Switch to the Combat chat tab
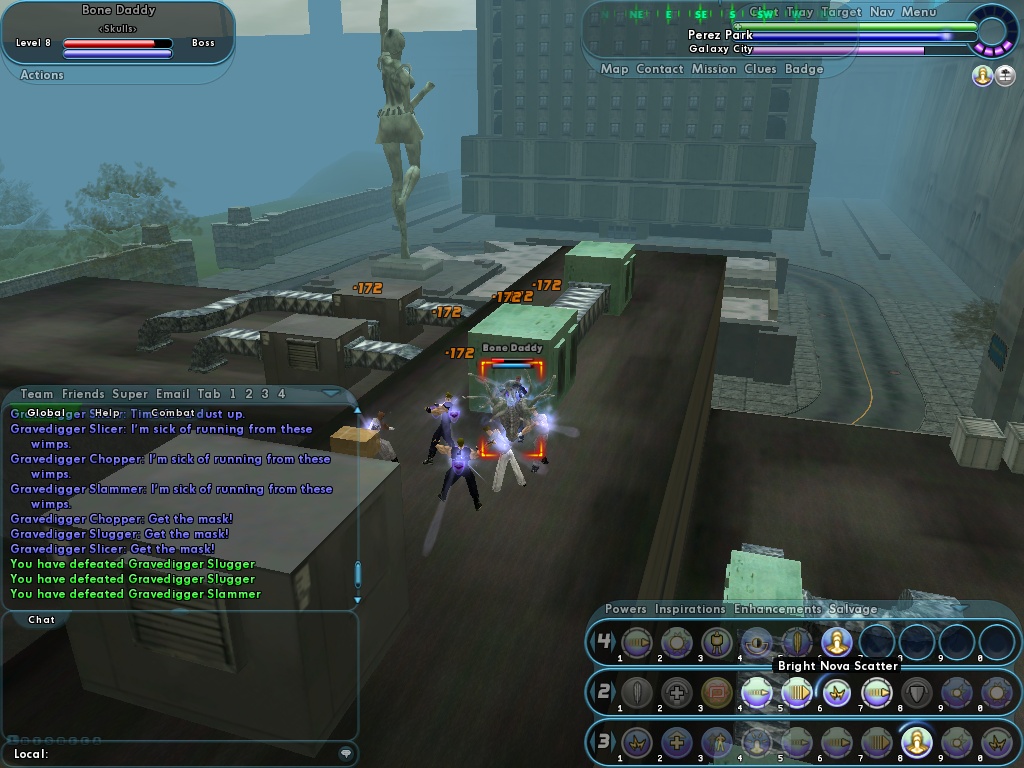Image resolution: width=1024 pixels, height=768 pixels. tap(173, 413)
